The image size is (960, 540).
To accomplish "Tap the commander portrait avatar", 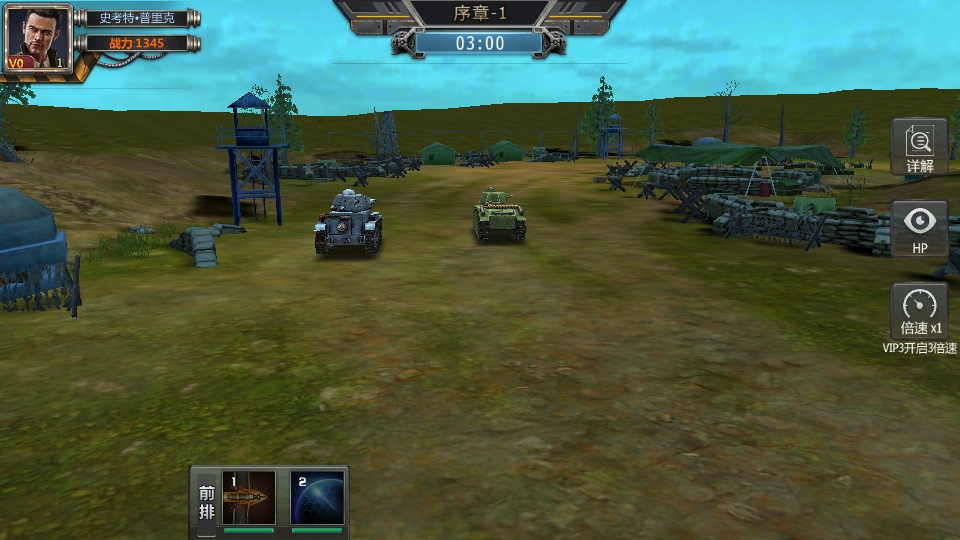I will [x=38, y=38].
